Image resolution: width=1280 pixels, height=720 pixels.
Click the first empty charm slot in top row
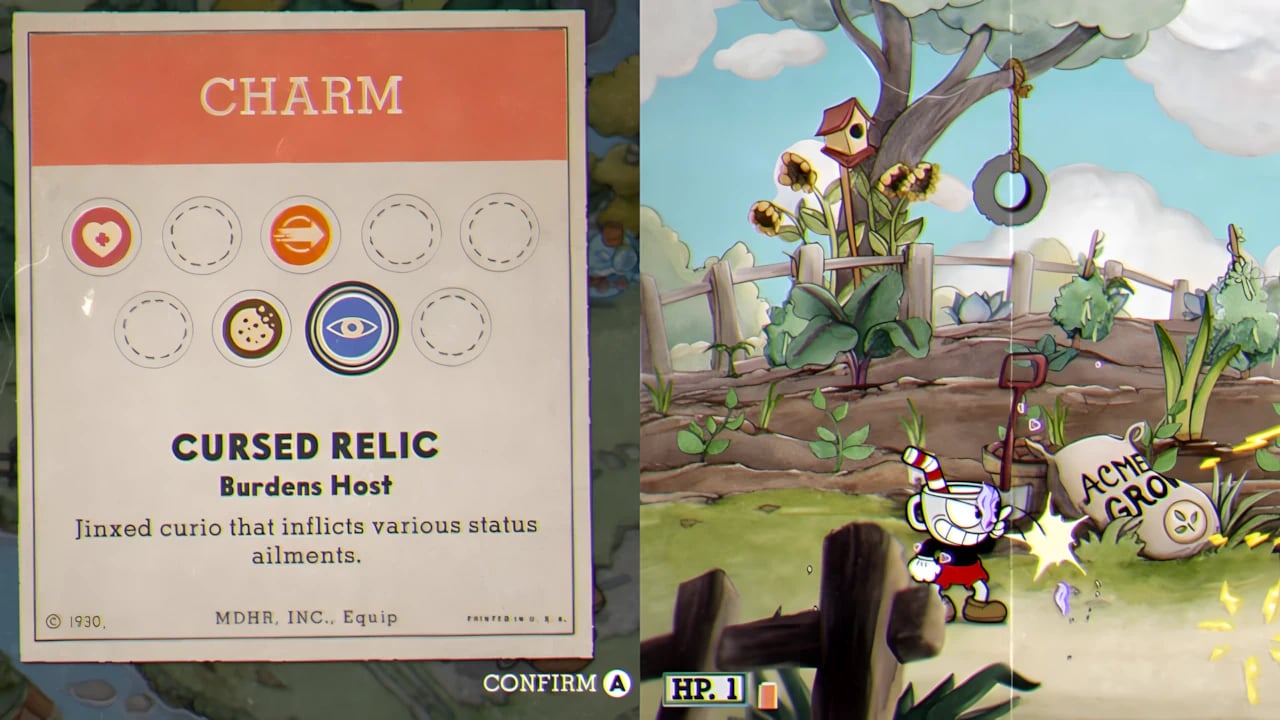pos(201,236)
